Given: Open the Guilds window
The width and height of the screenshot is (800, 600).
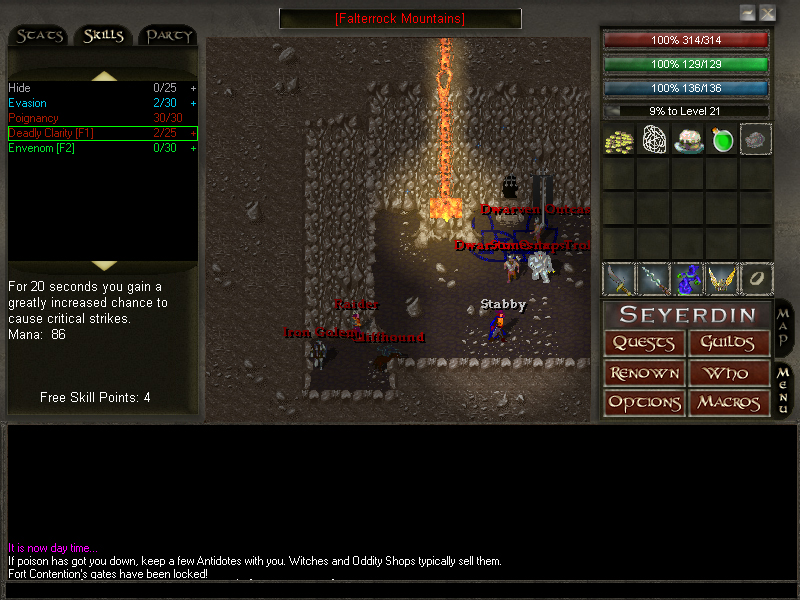Looking at the screenshot, I should (x=729, y=343).
